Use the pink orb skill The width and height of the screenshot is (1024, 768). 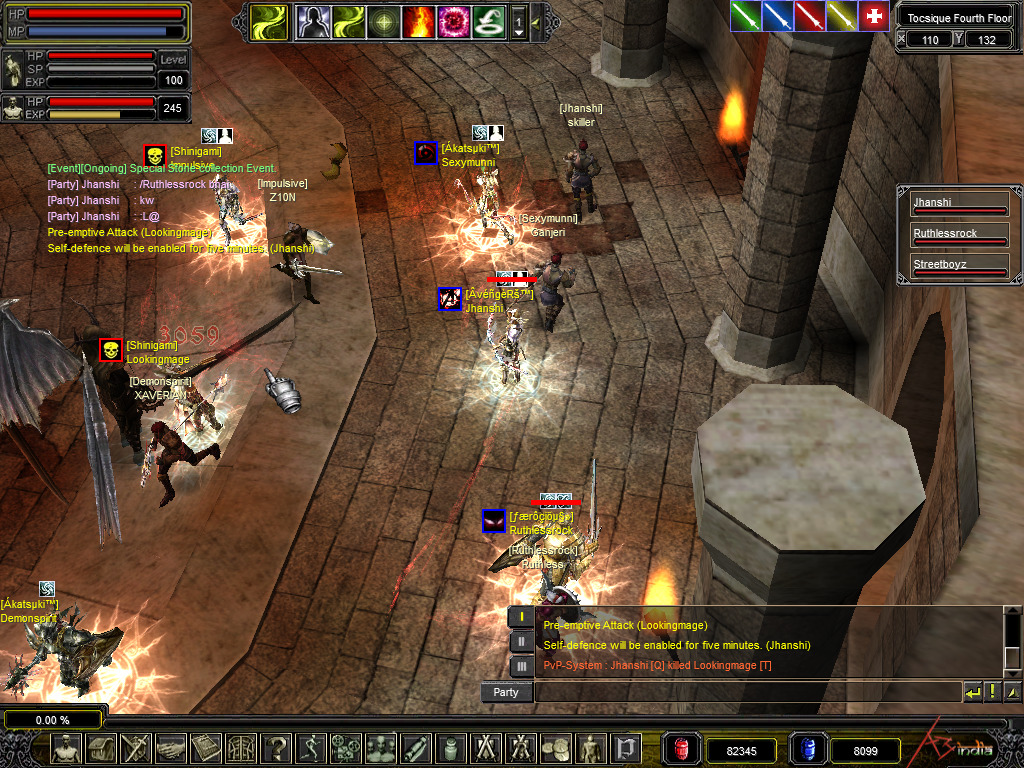(453, 22)
